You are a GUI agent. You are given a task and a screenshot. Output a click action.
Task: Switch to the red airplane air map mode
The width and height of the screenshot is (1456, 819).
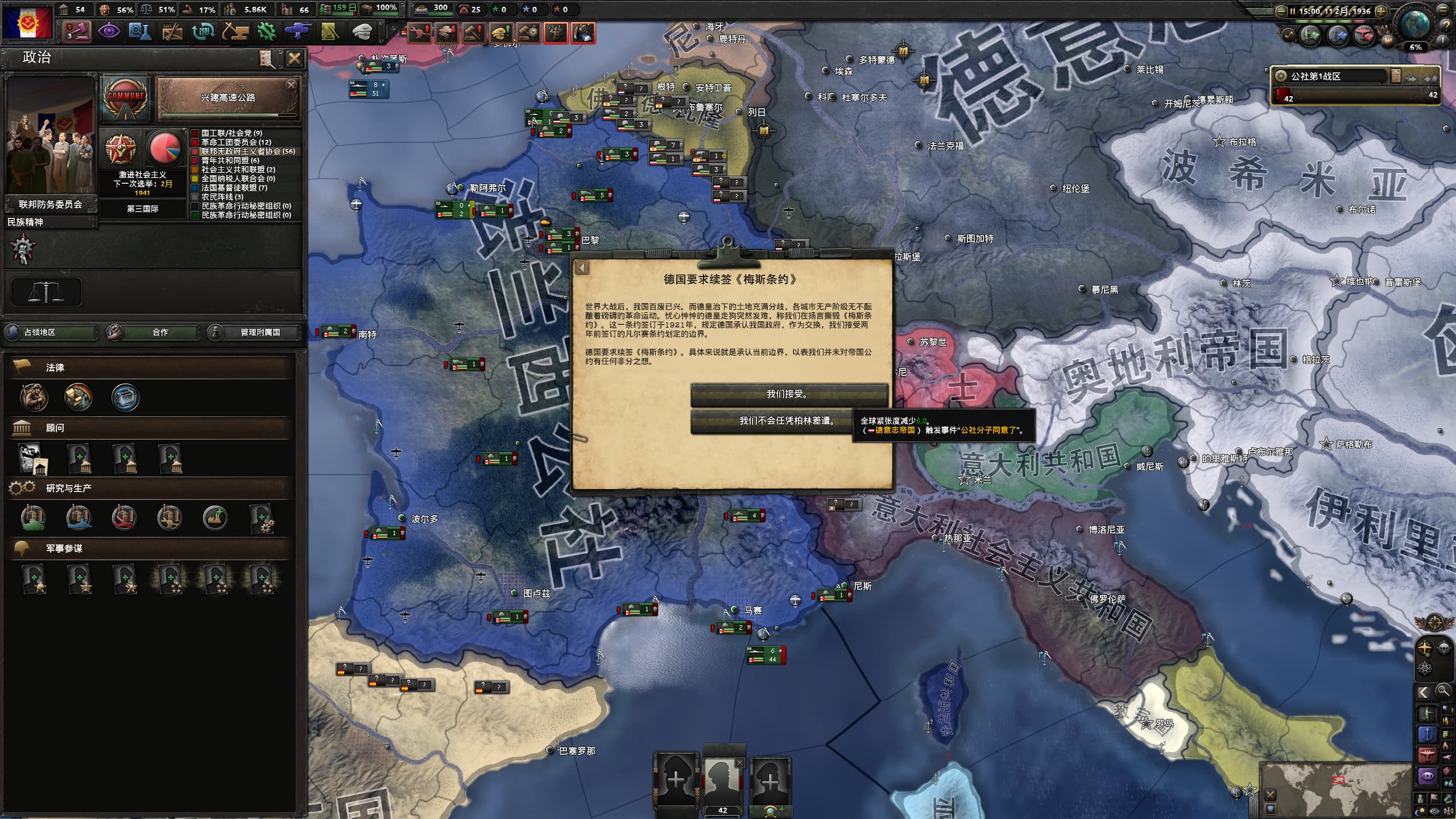click(1427, 755)
